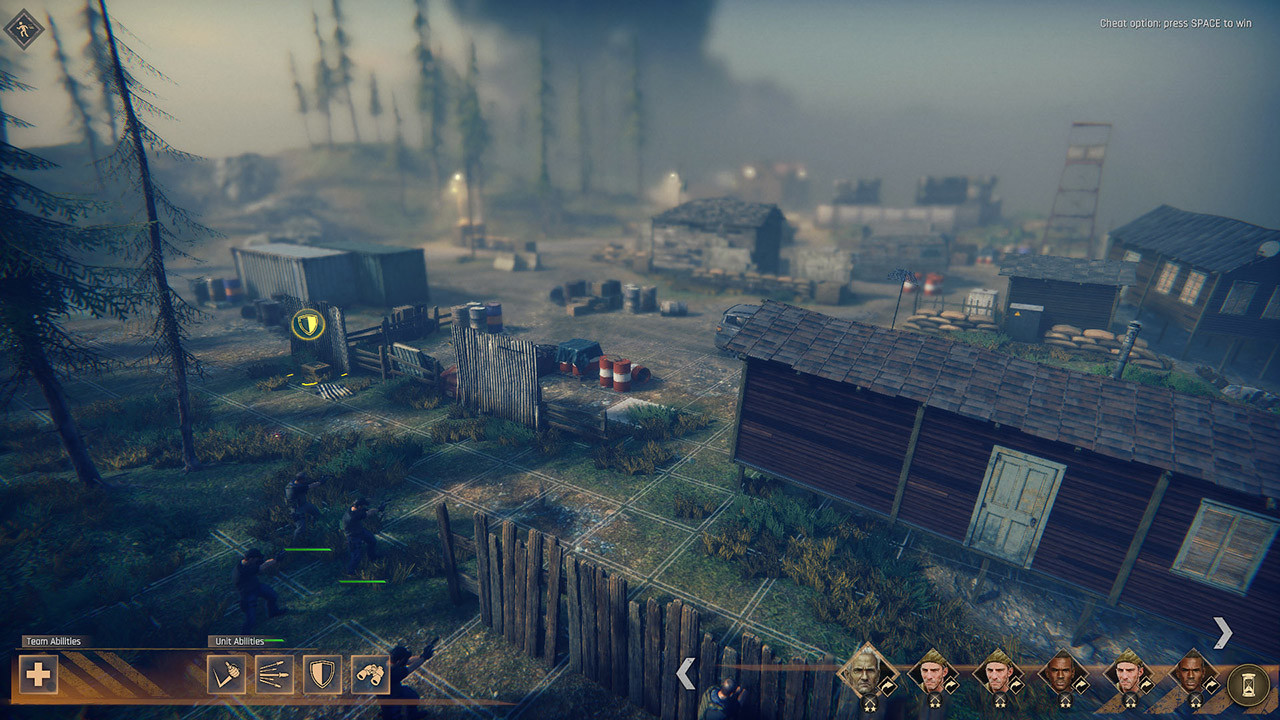The width and height of the screenshot is (1280, 720).
Task: Use the medic cross team ability
Action: 38,674
